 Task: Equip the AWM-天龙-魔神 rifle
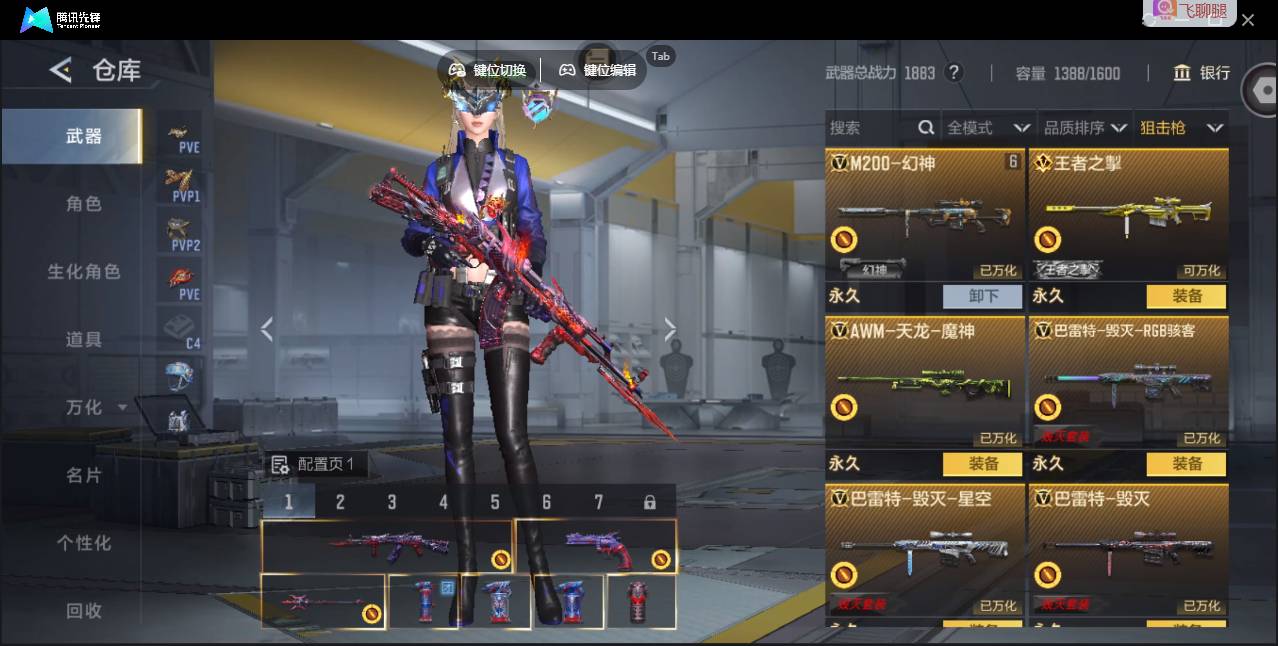983,464
